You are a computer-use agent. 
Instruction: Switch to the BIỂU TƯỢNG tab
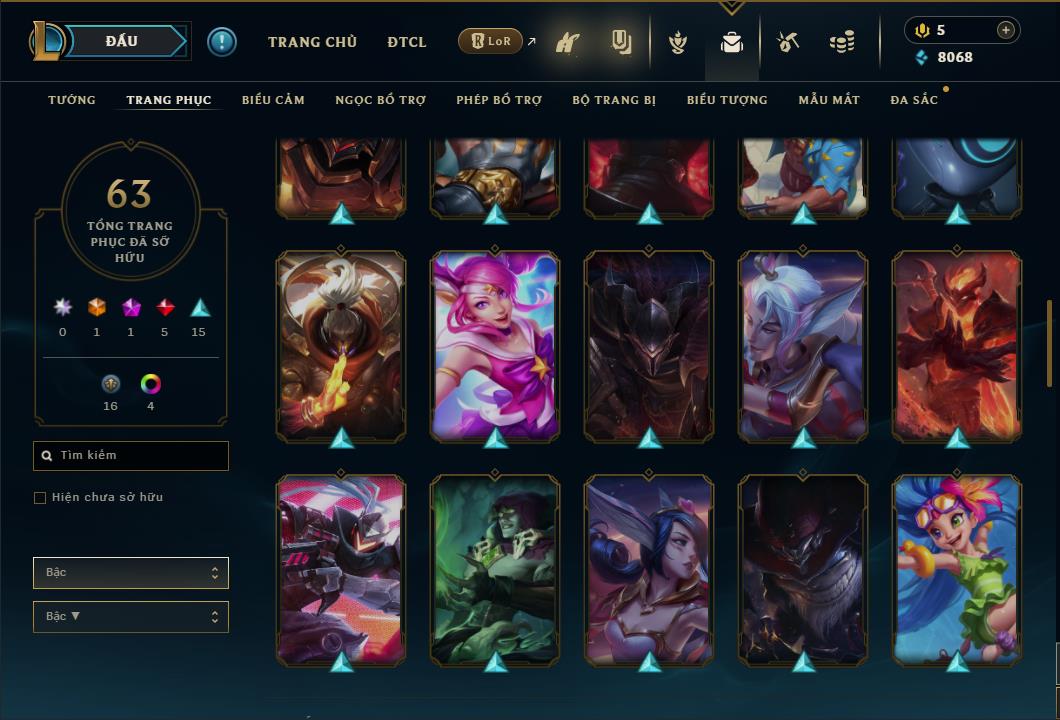click(727, 100)
